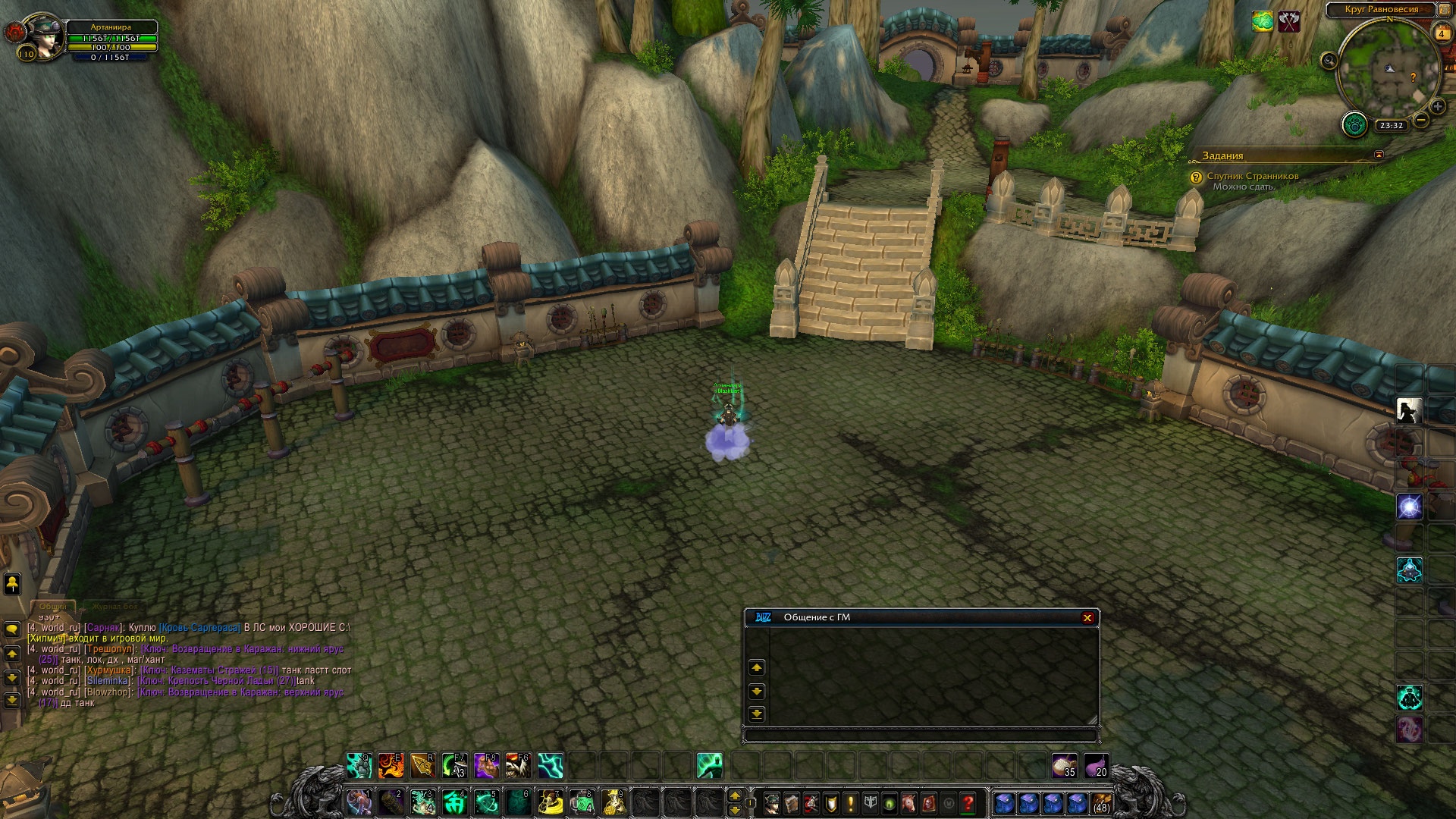This screenshot has width=1456, height=819.
Task: Toggle the minimap tracking magnifier button
Action: (1329, 61)
